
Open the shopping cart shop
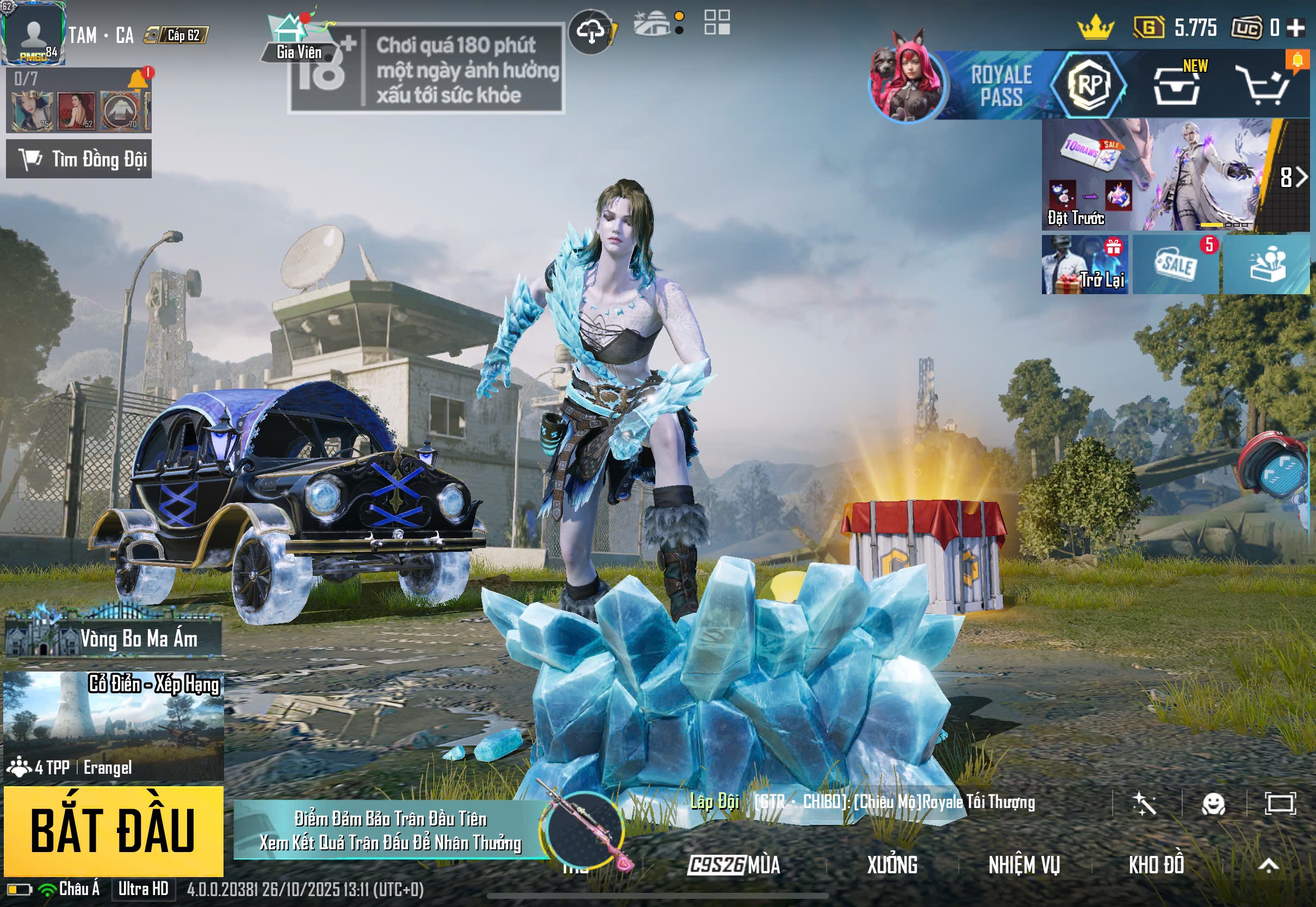pos(1265,86)
